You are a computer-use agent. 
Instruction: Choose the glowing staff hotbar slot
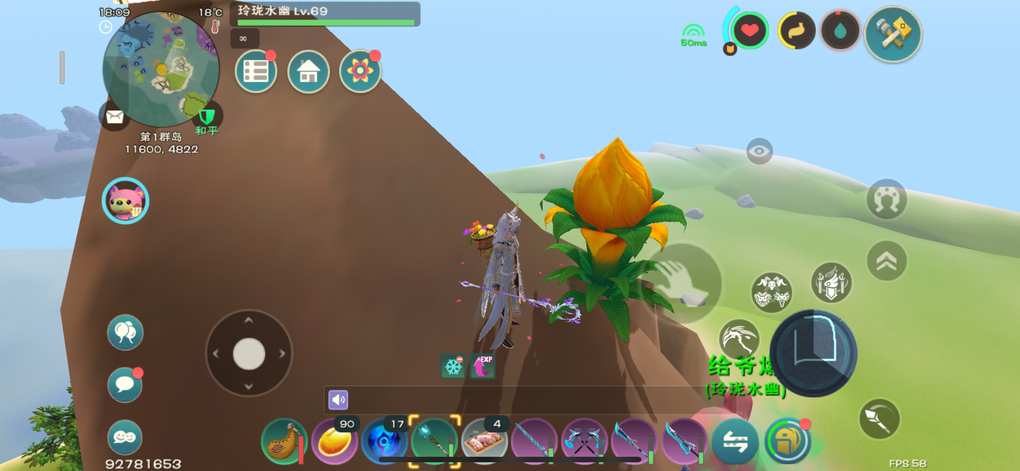435,440
